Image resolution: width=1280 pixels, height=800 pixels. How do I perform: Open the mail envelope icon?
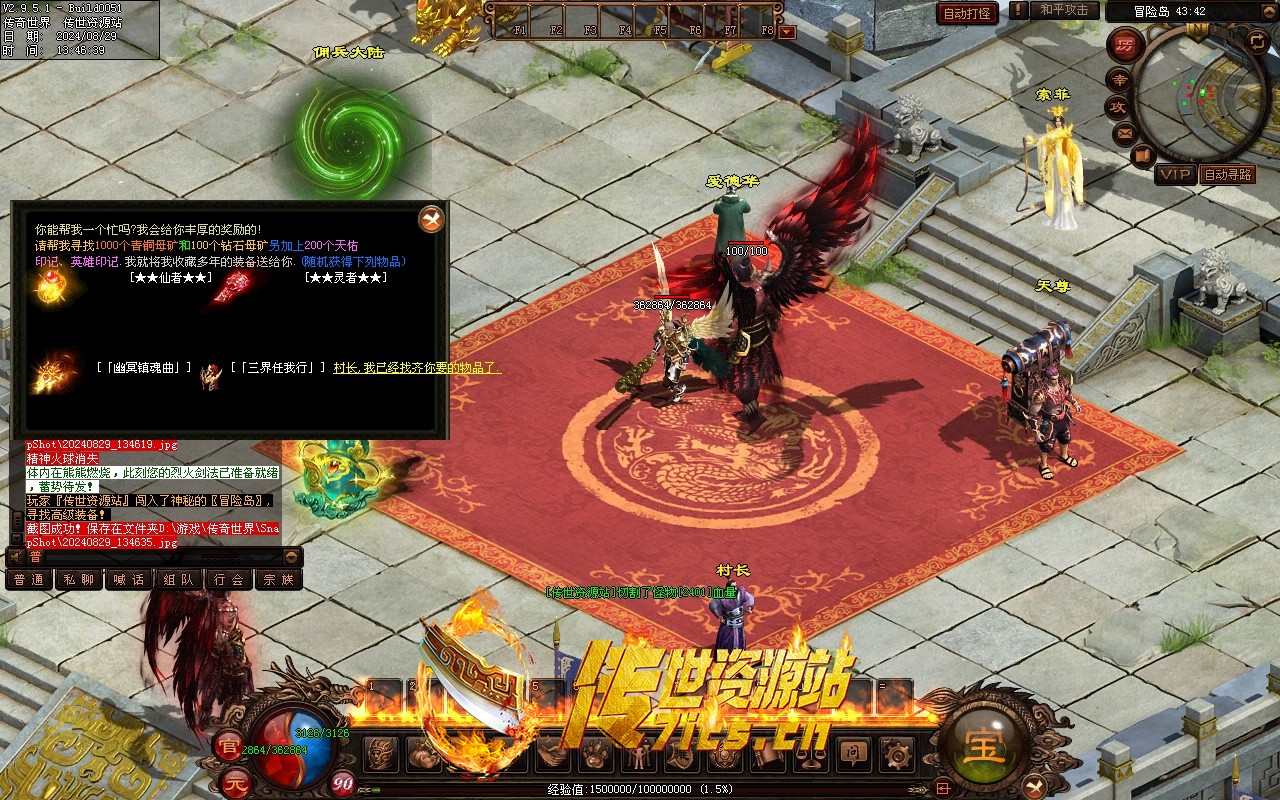[x=1124, y=132]
